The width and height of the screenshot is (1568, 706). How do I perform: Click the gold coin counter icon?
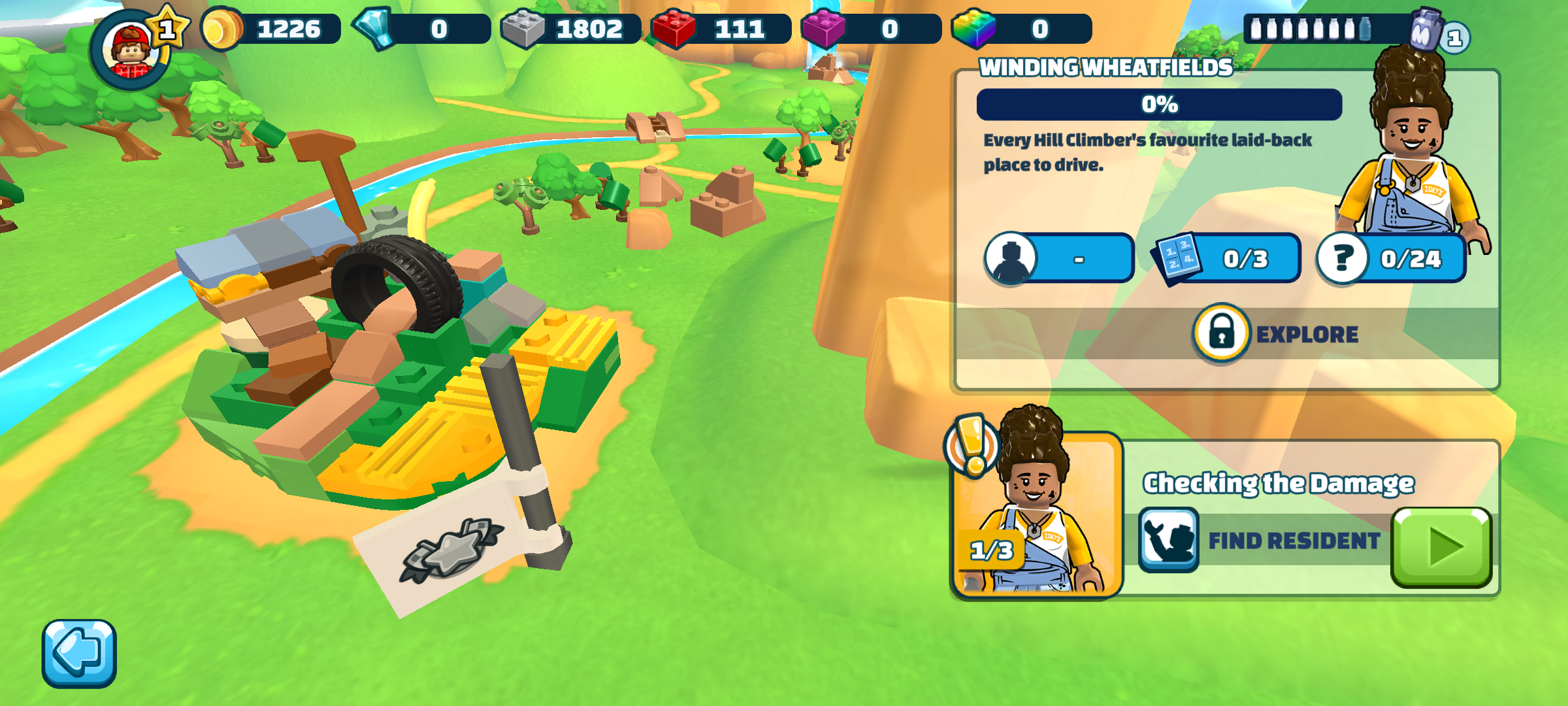click(x=223, y=29)
